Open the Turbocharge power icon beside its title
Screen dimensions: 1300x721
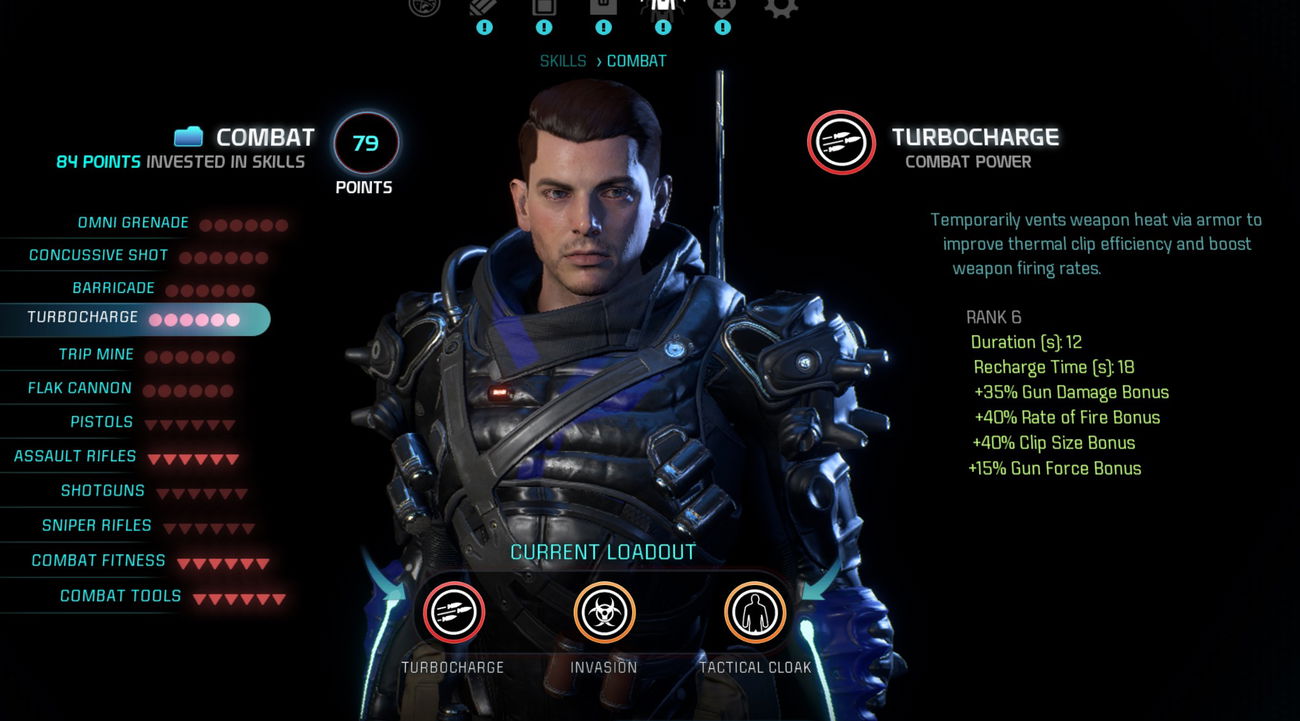tap(841, 142)
